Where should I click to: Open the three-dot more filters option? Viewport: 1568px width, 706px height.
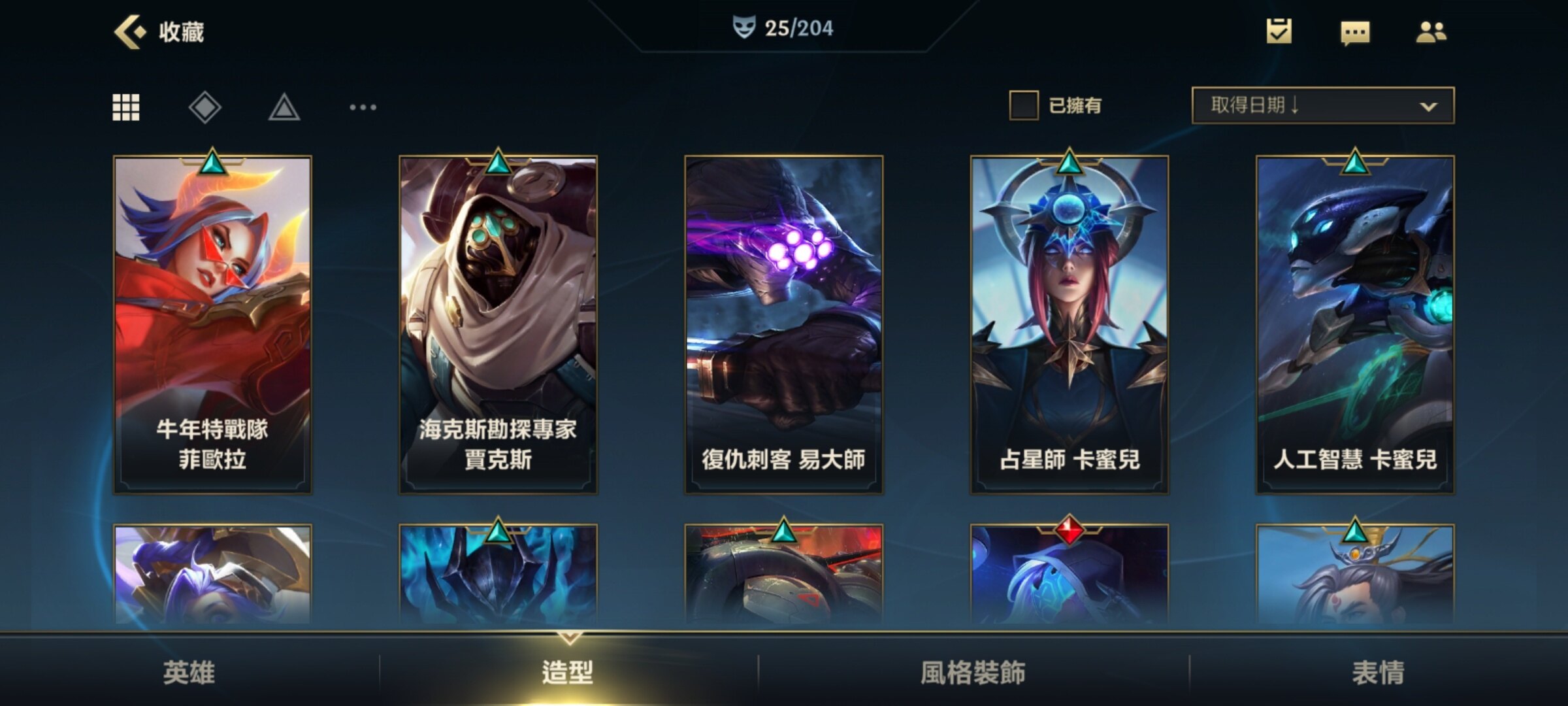(363, 107)
